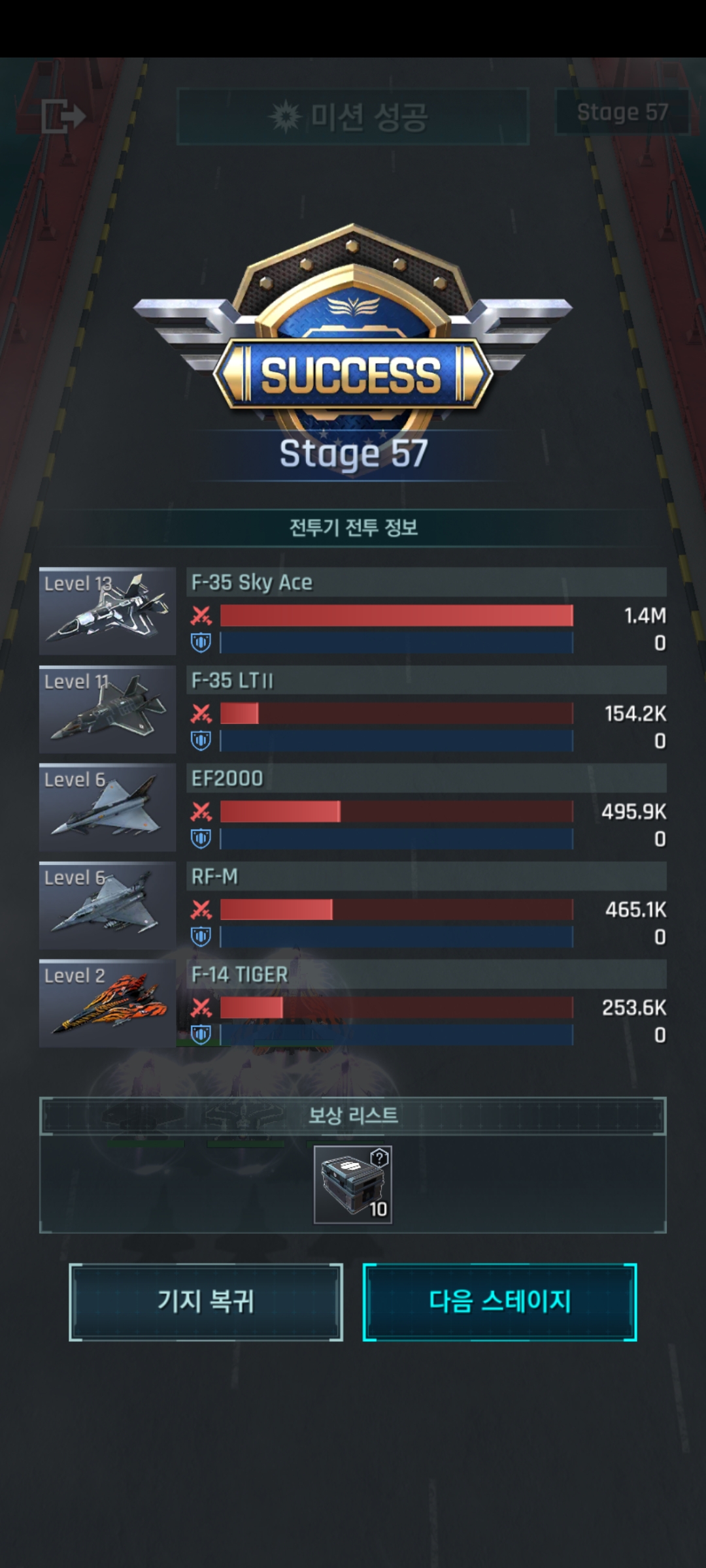Open the reward crate item

pos(353,1184)
